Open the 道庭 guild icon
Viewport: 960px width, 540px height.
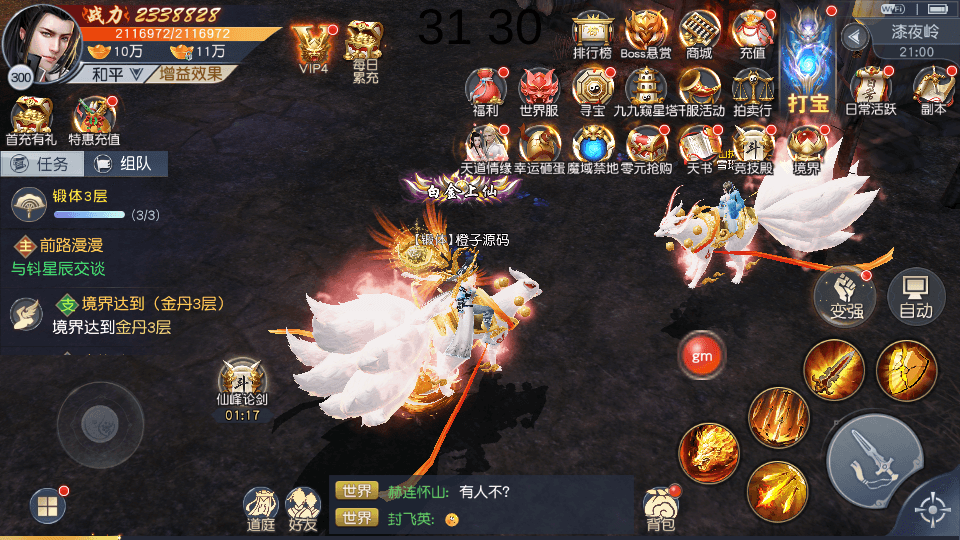261,508
